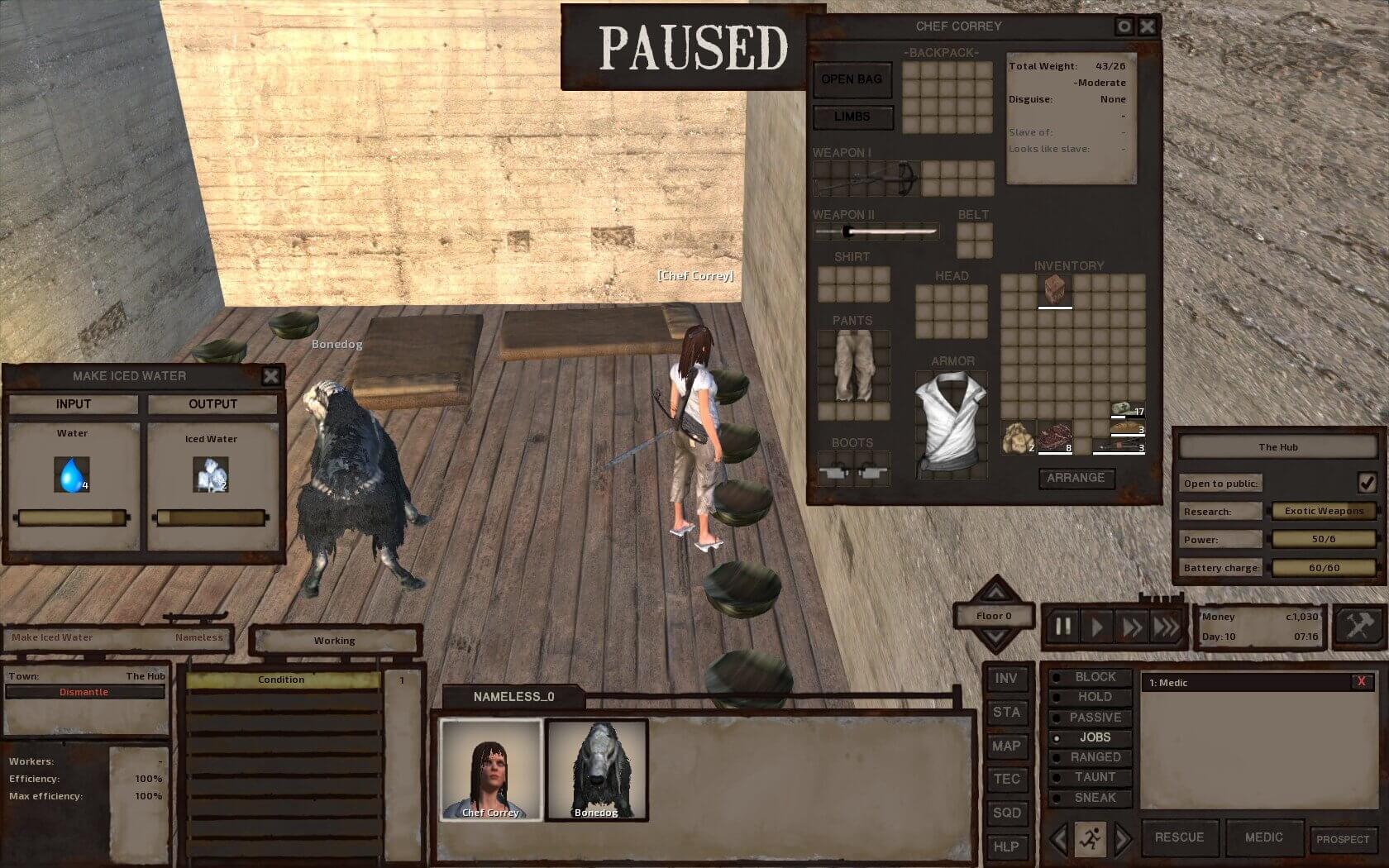1389x868 pixels.
Task: Dismantle the iced water machine
Action: point(84,692)
